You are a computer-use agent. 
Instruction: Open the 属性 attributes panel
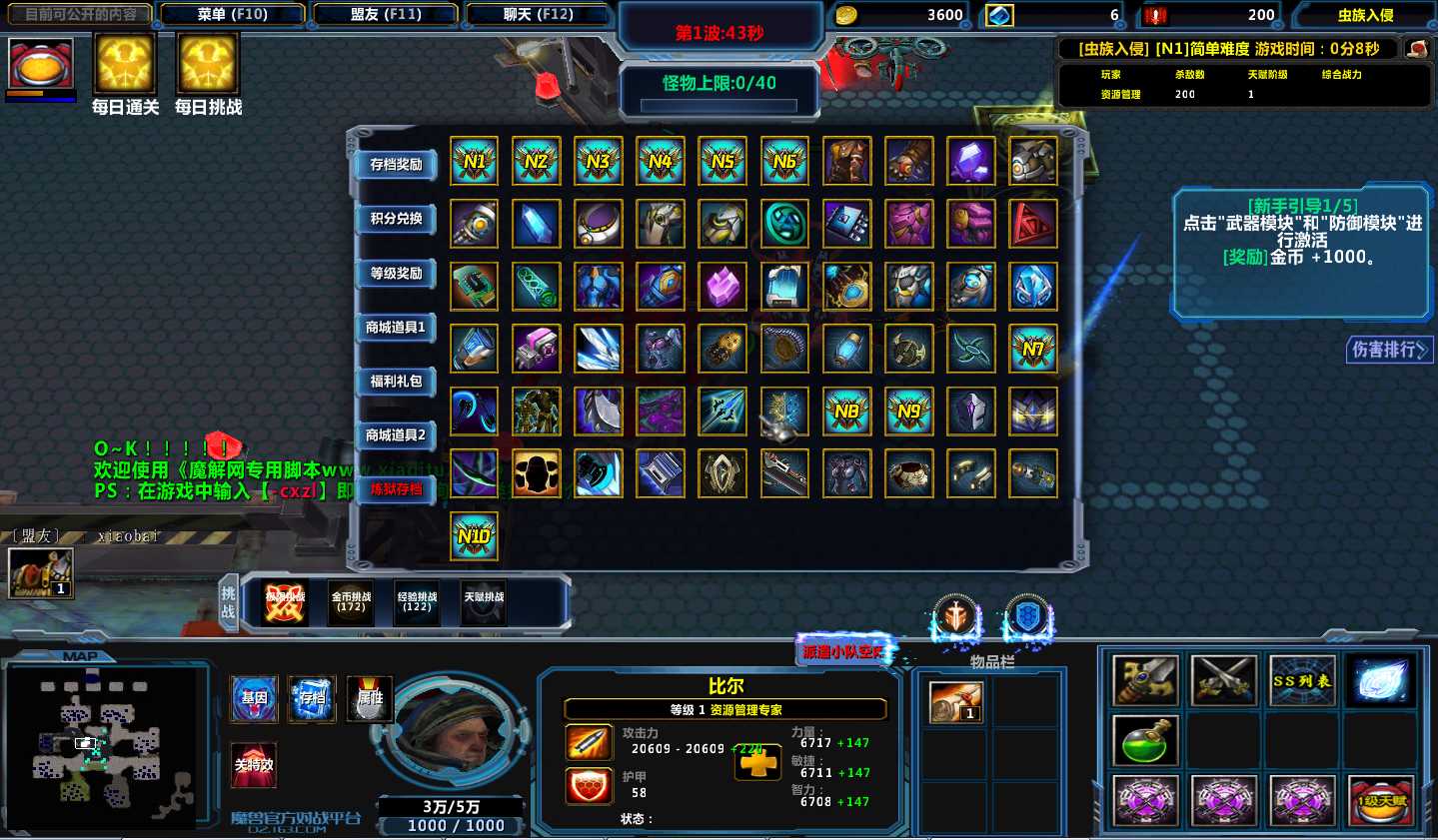click(x=371, y=698)
